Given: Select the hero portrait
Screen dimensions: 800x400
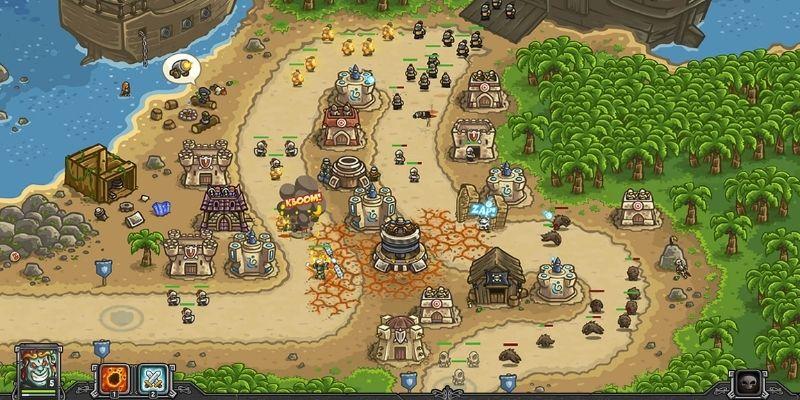Looking at the screenshot, I should click(x=37, y=369).
